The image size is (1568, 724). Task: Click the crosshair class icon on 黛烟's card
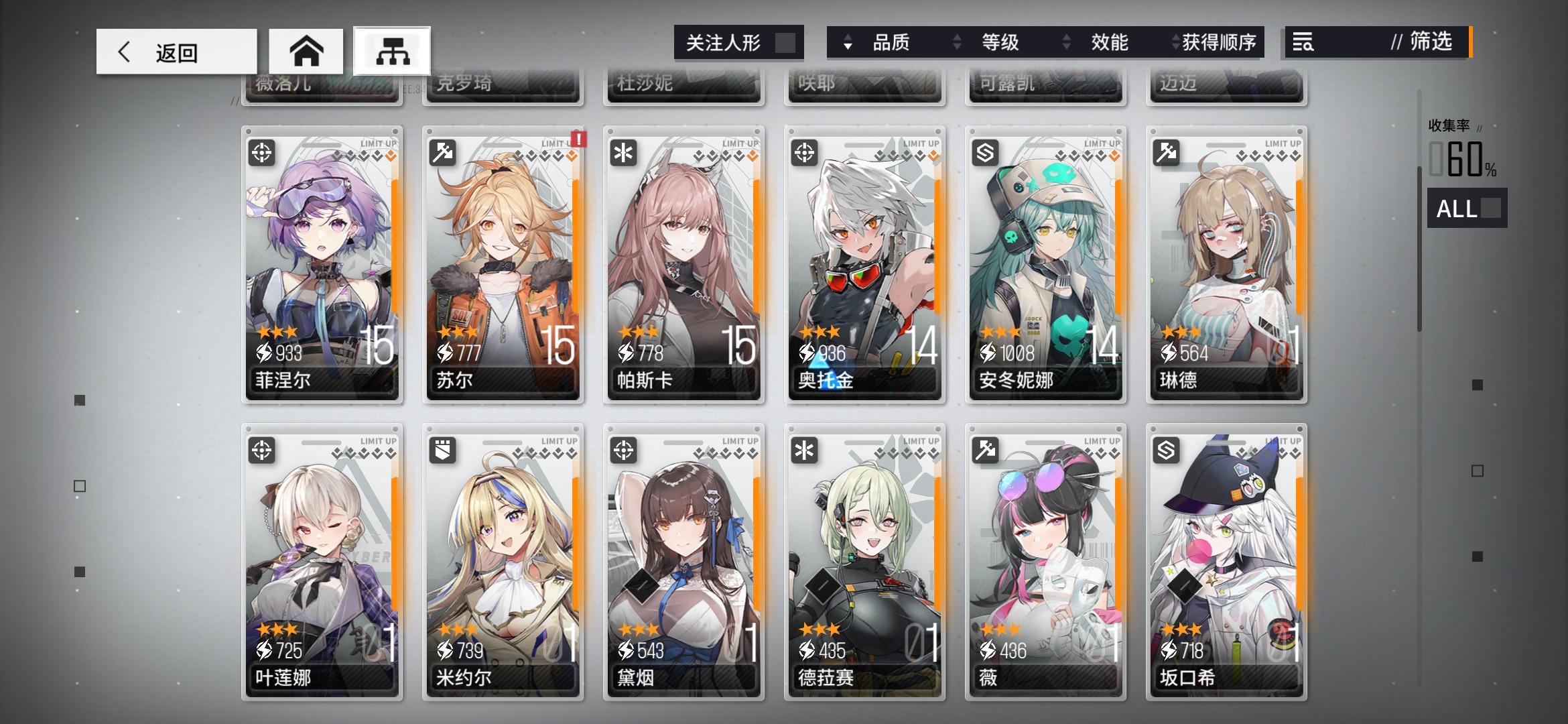(x=623, y=452)
